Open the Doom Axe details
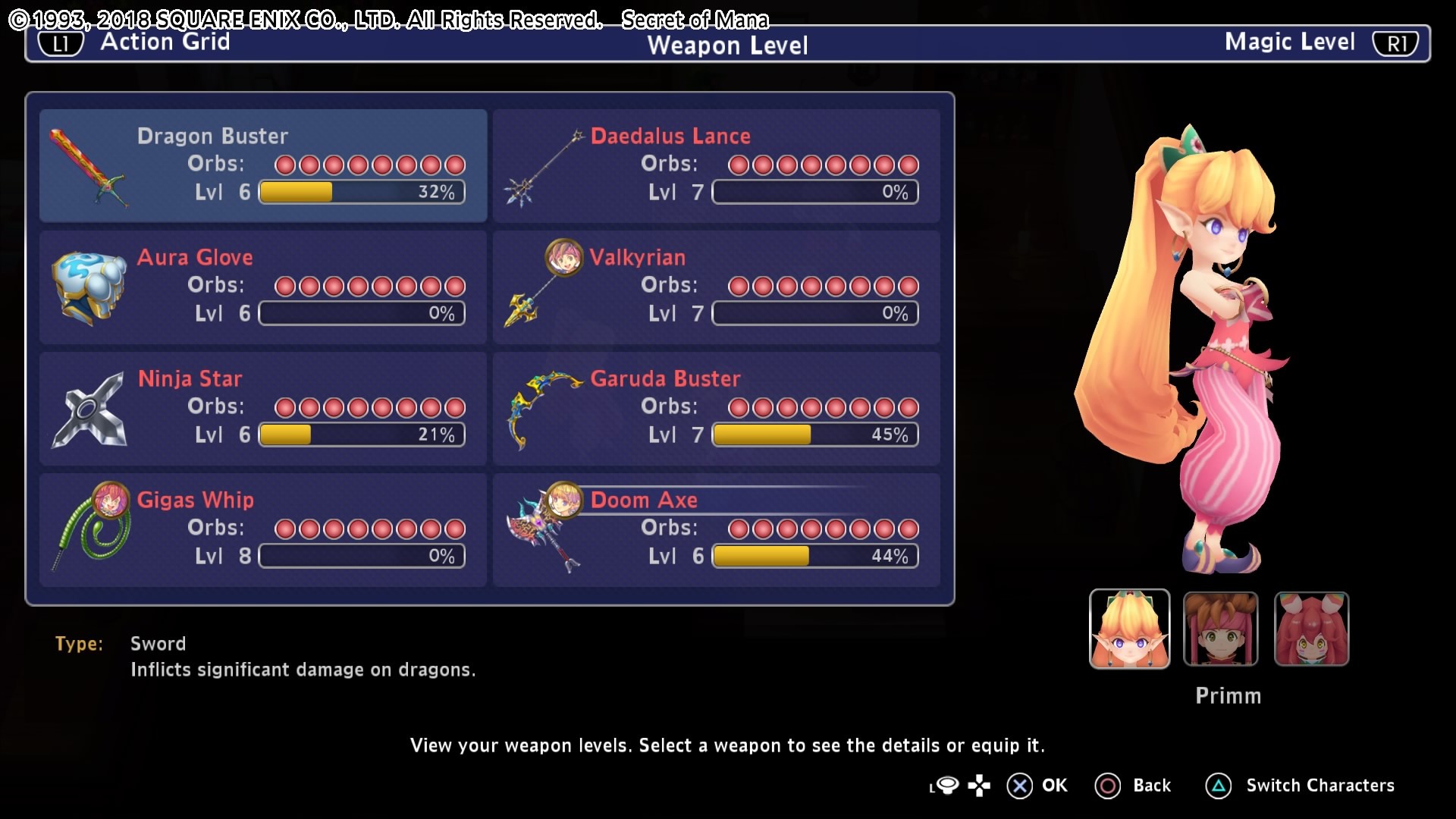Screen dimensions: 1456x819 tap(717, 529)
